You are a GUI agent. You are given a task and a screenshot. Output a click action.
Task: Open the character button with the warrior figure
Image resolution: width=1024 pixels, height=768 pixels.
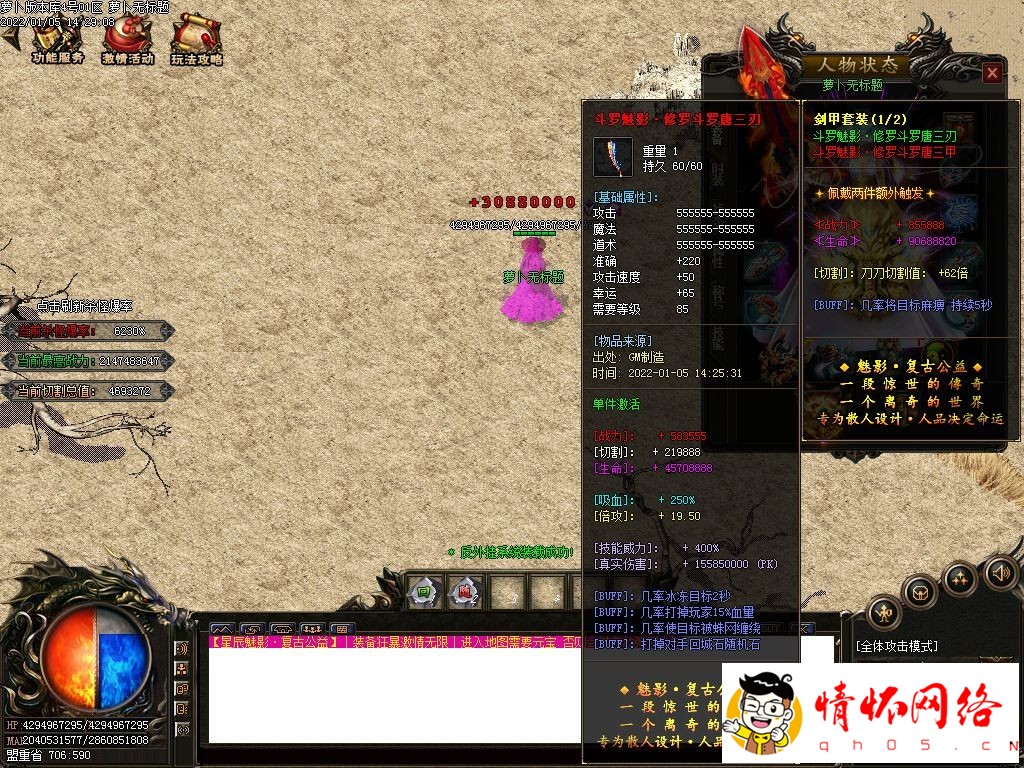pyautogui.click(x=884, y=612)
